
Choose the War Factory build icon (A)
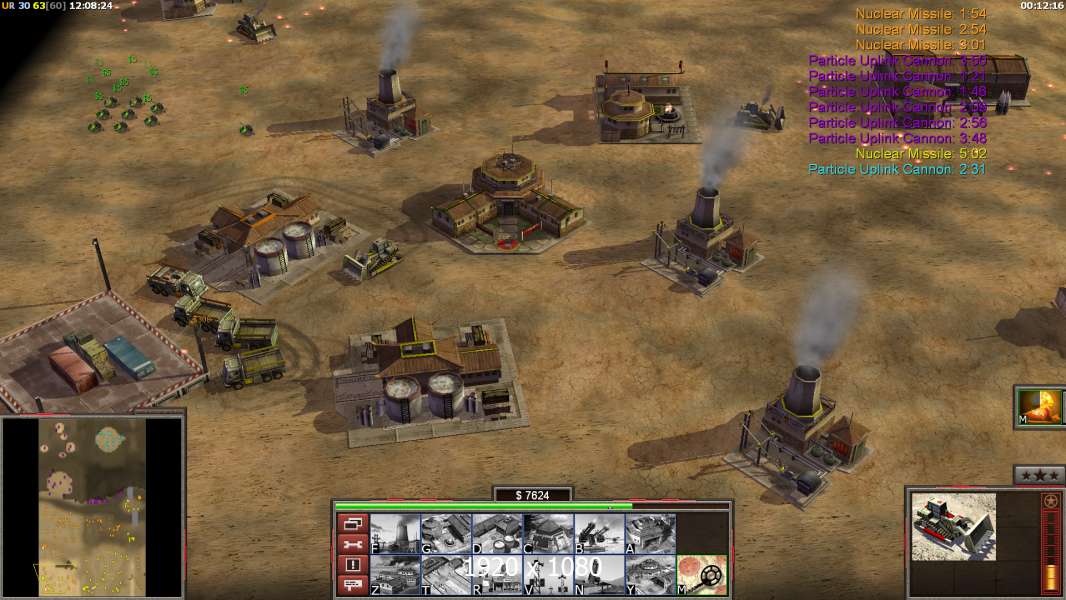point(650,534)
